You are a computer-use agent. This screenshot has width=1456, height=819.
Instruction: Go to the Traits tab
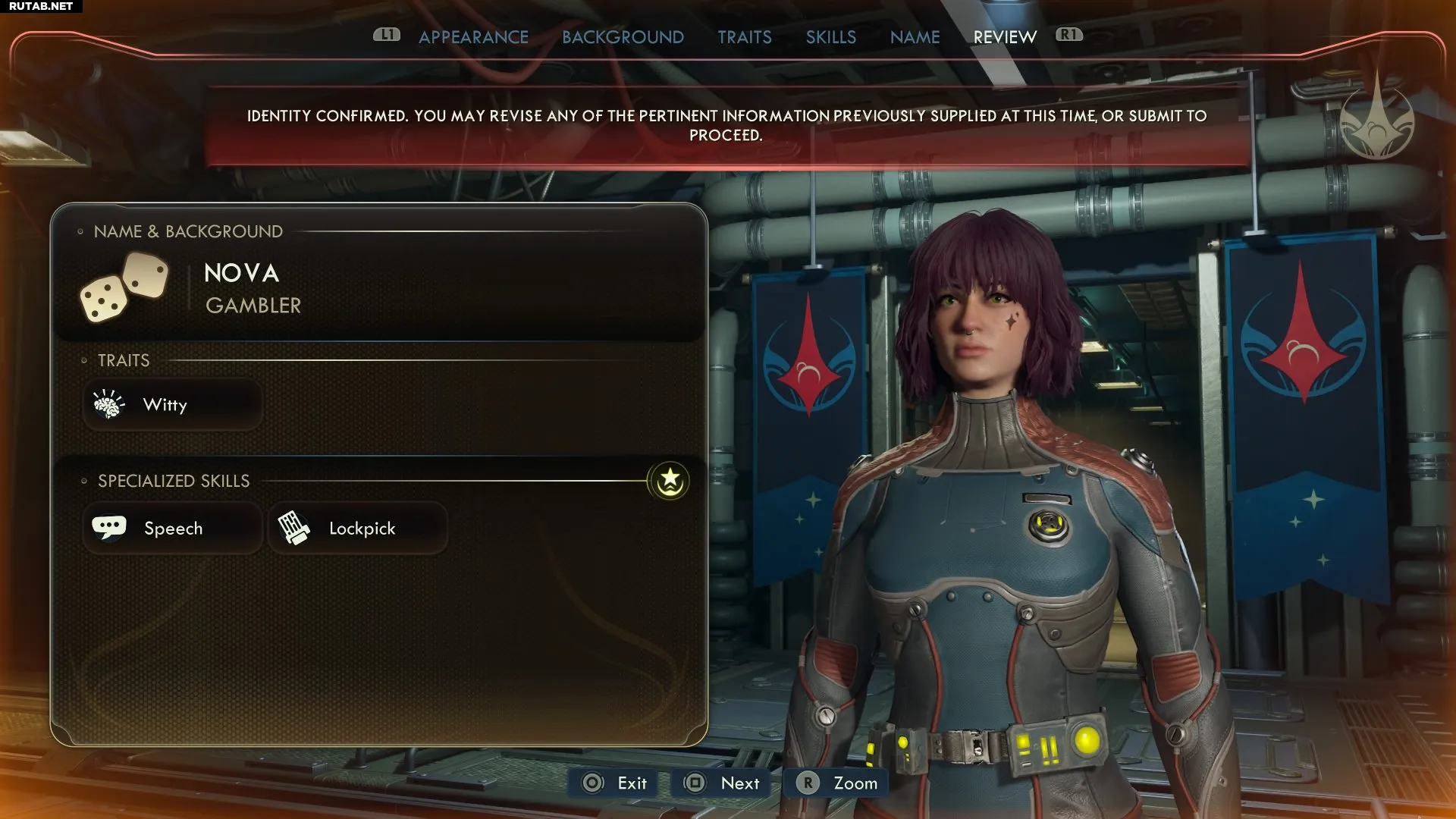click(744, 37)
